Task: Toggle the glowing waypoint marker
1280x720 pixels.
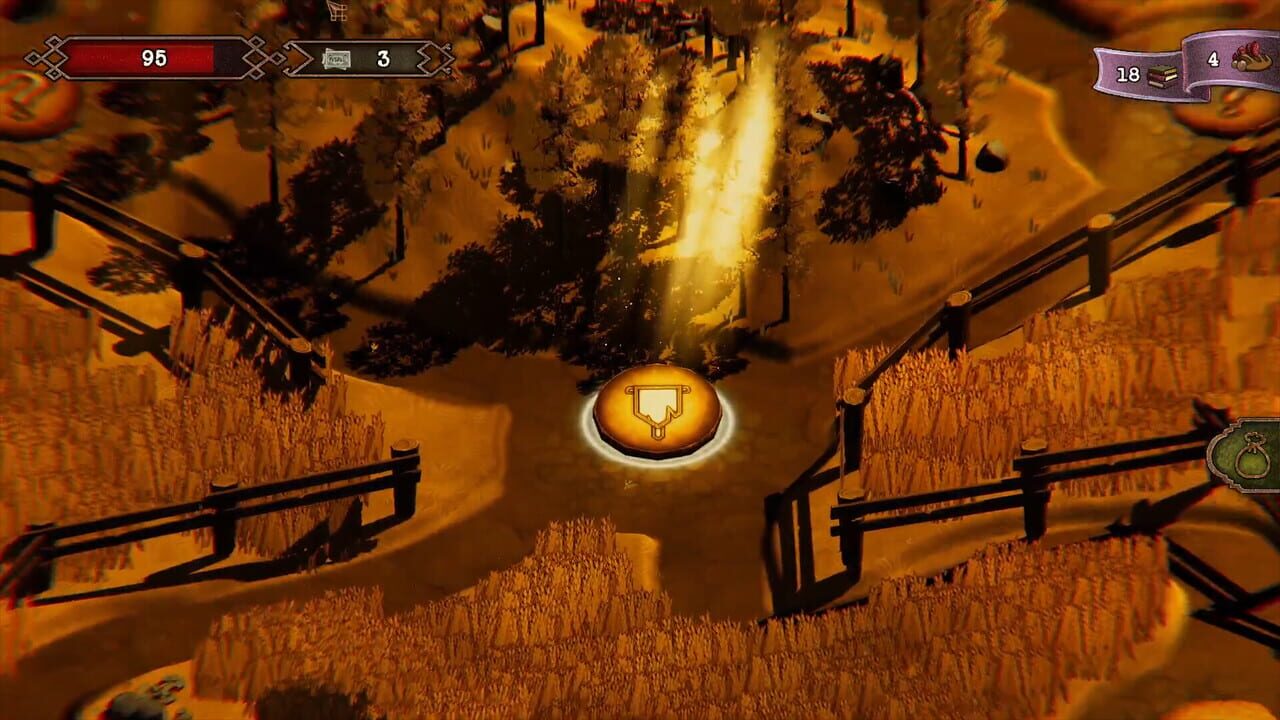Action: [656, 415]
